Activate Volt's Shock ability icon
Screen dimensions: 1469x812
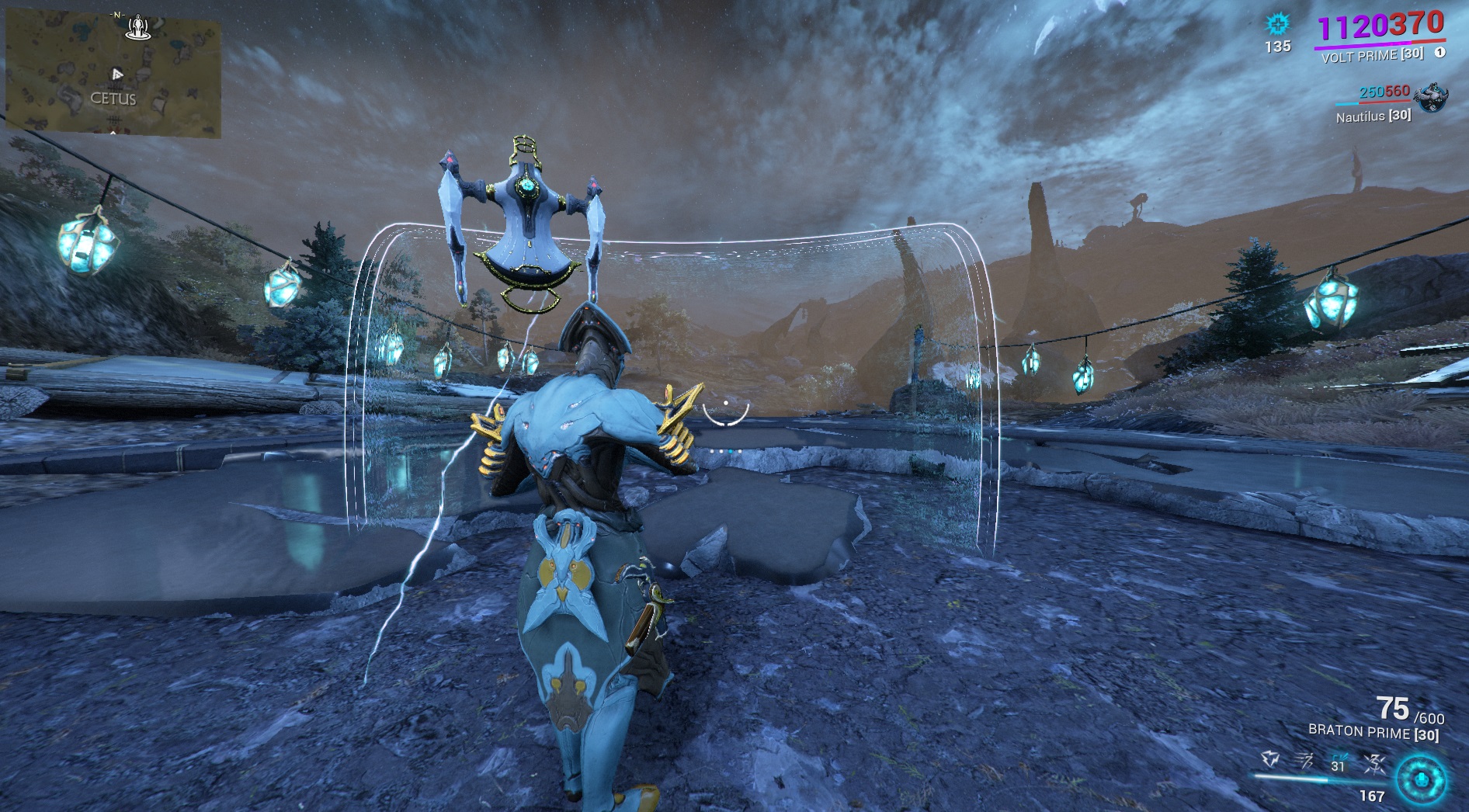click(1271, 759)
